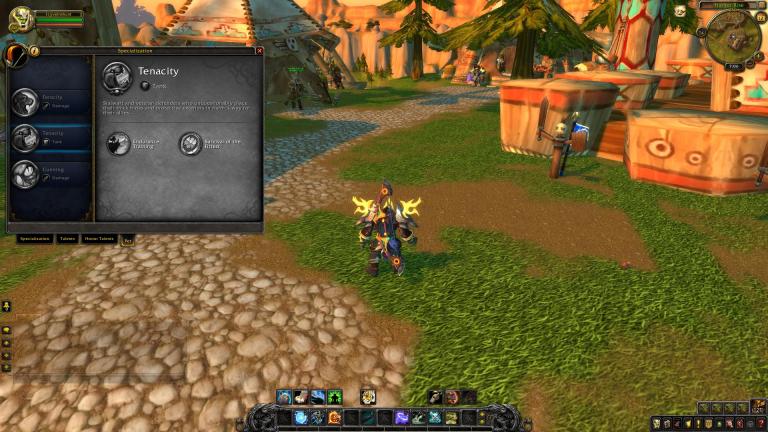
Task: Click the info button on Specialization window
Action: click(x=34, y=50)
